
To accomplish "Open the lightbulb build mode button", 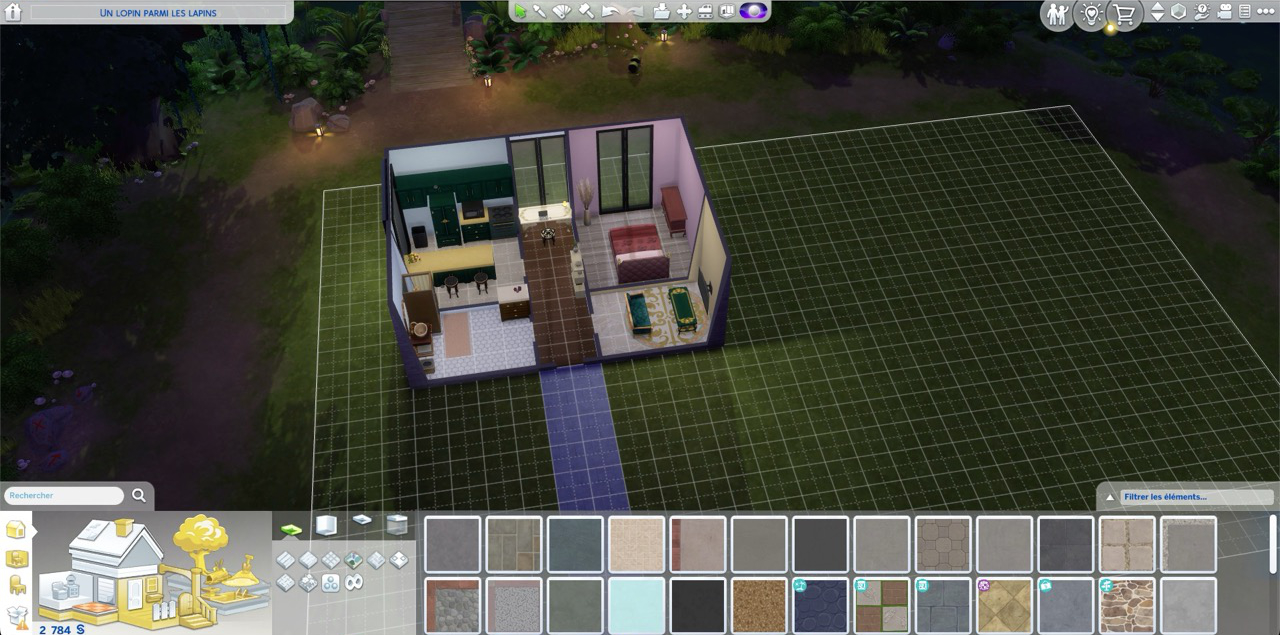I will click(x=1090, y=13).
